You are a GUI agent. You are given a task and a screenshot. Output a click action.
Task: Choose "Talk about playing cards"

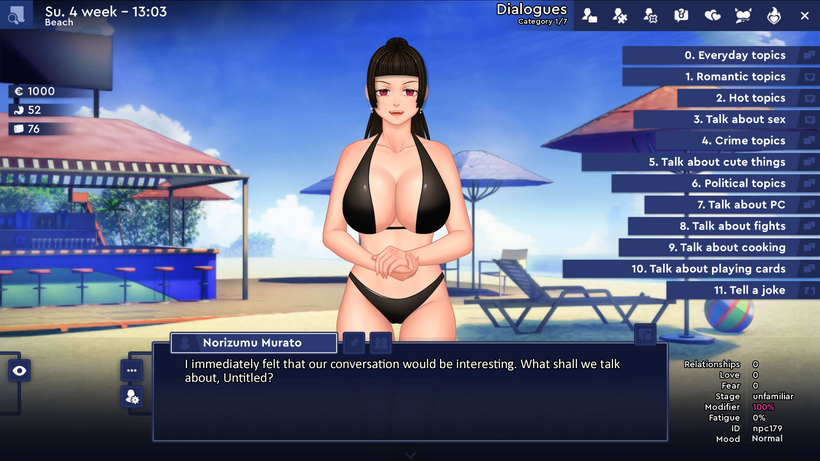[x=707, y=269]
